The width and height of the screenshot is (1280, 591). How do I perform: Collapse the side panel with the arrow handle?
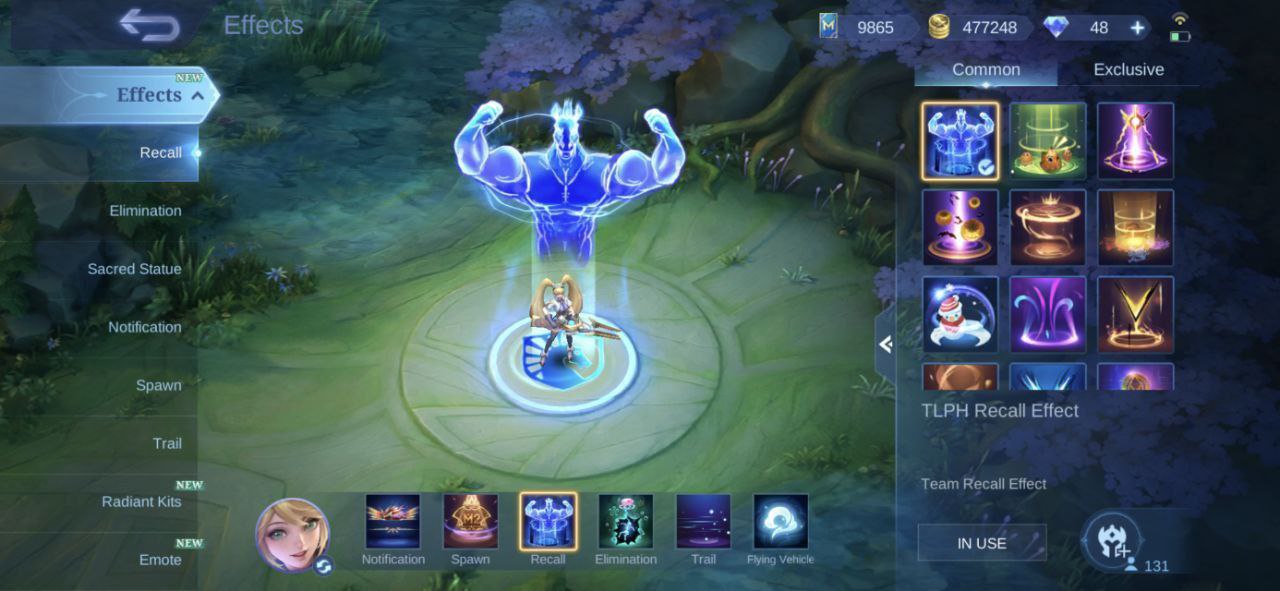pyautogui.click(x=885, y=345)
